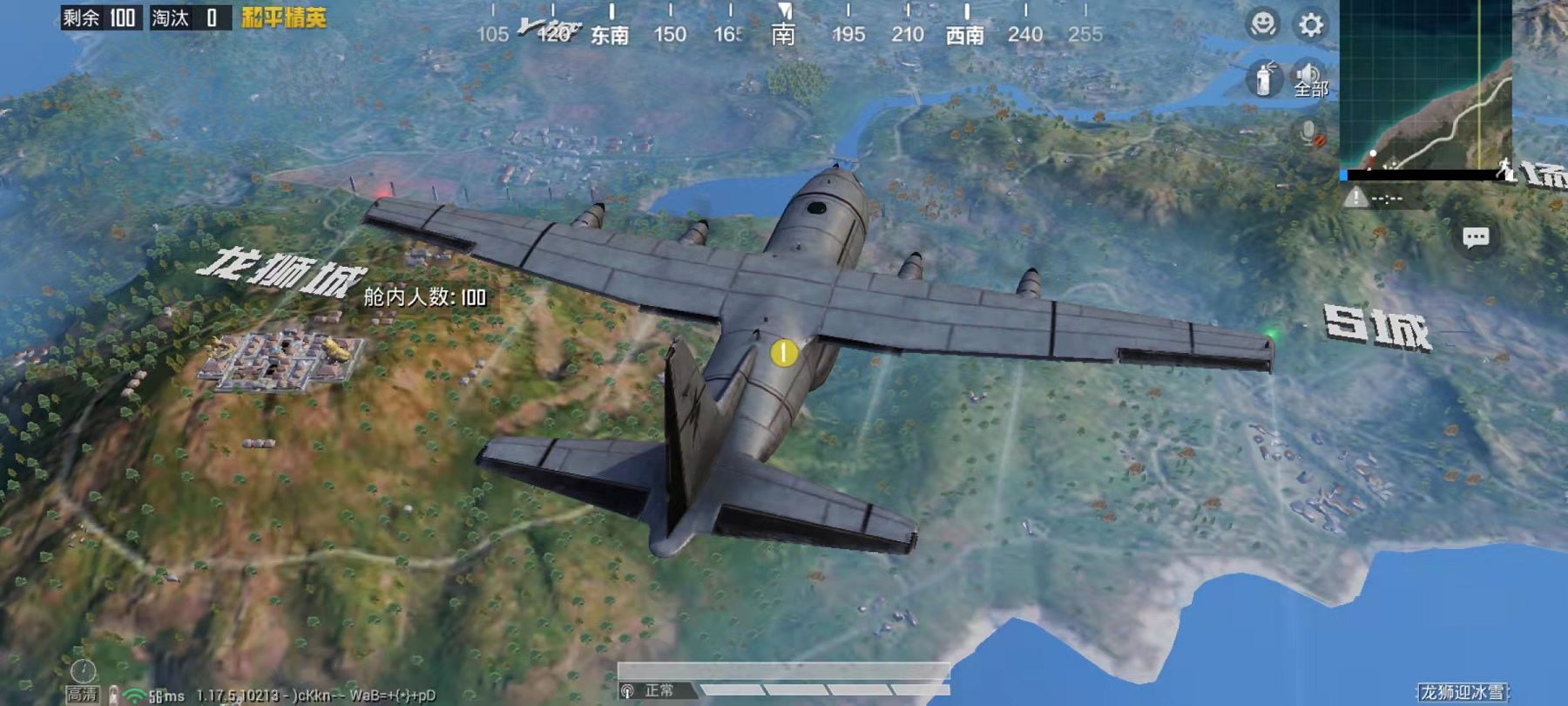Open the emote smiley menu
Viewport: 1568px width, 706px height.
tap(1262, 24)
